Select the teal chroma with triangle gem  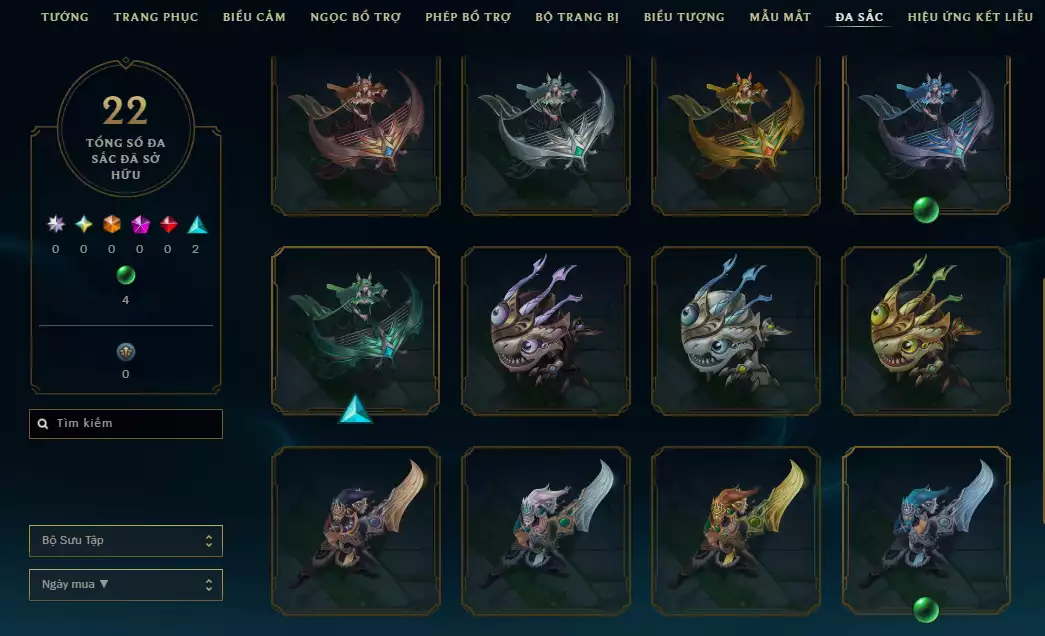[x=355, y=330]
